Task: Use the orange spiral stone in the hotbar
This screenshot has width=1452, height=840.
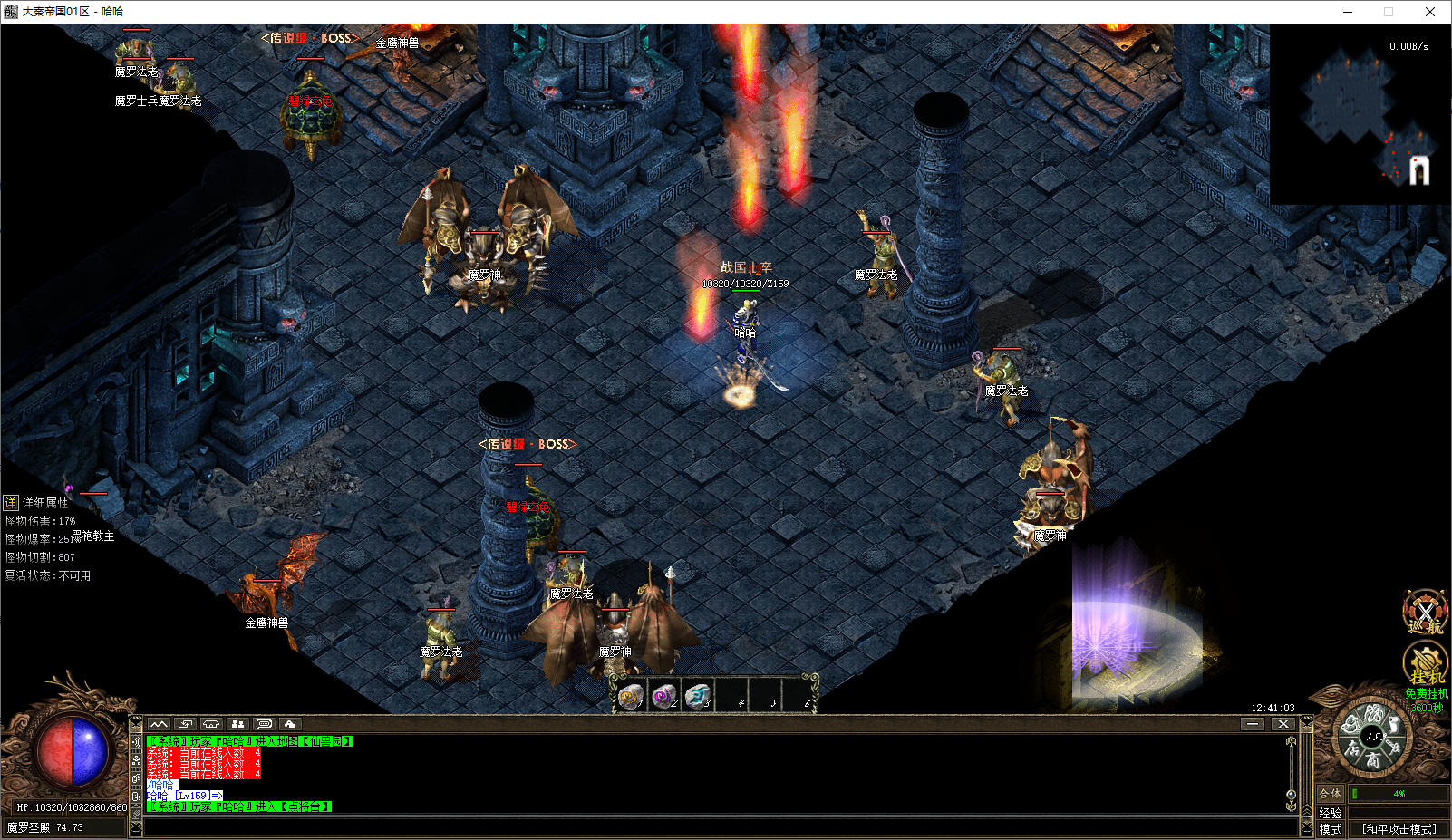Action: (x=630, y=696)
